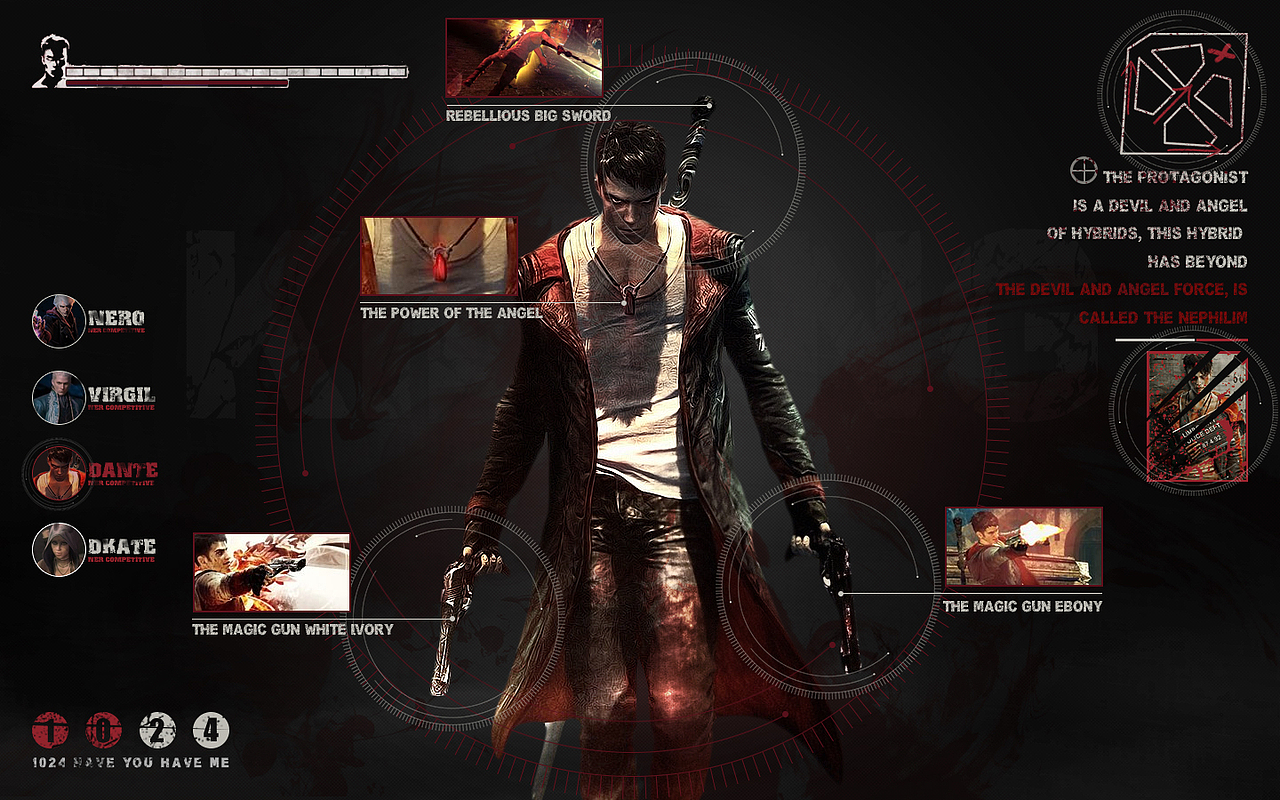This screenshot has width=1280, height=800.
Task: Pick the highlighted Dante character entry
Action: tap(59, 473)
